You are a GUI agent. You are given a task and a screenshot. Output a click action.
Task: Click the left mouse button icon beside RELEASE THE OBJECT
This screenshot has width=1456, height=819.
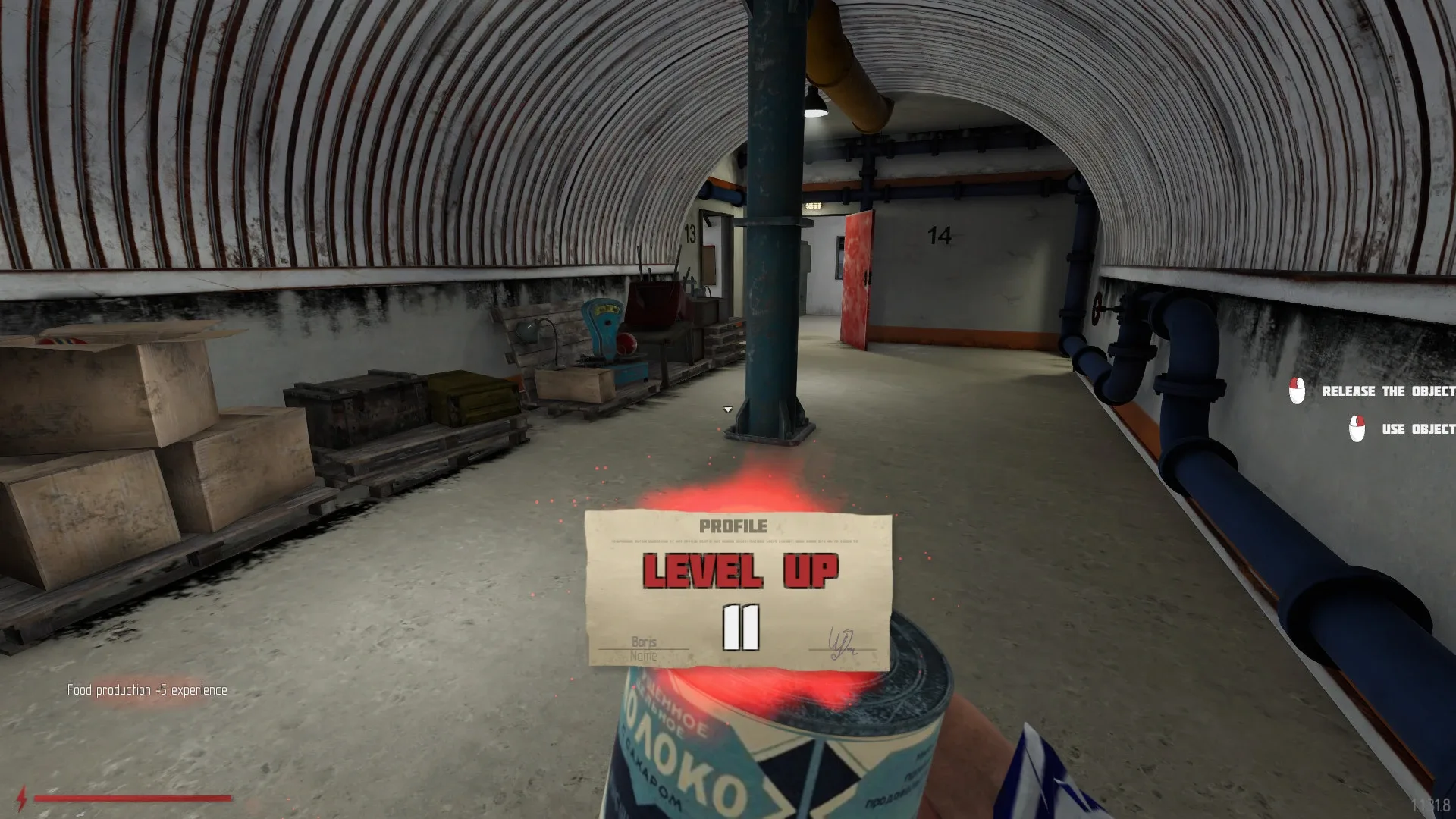coord(1297,391)
